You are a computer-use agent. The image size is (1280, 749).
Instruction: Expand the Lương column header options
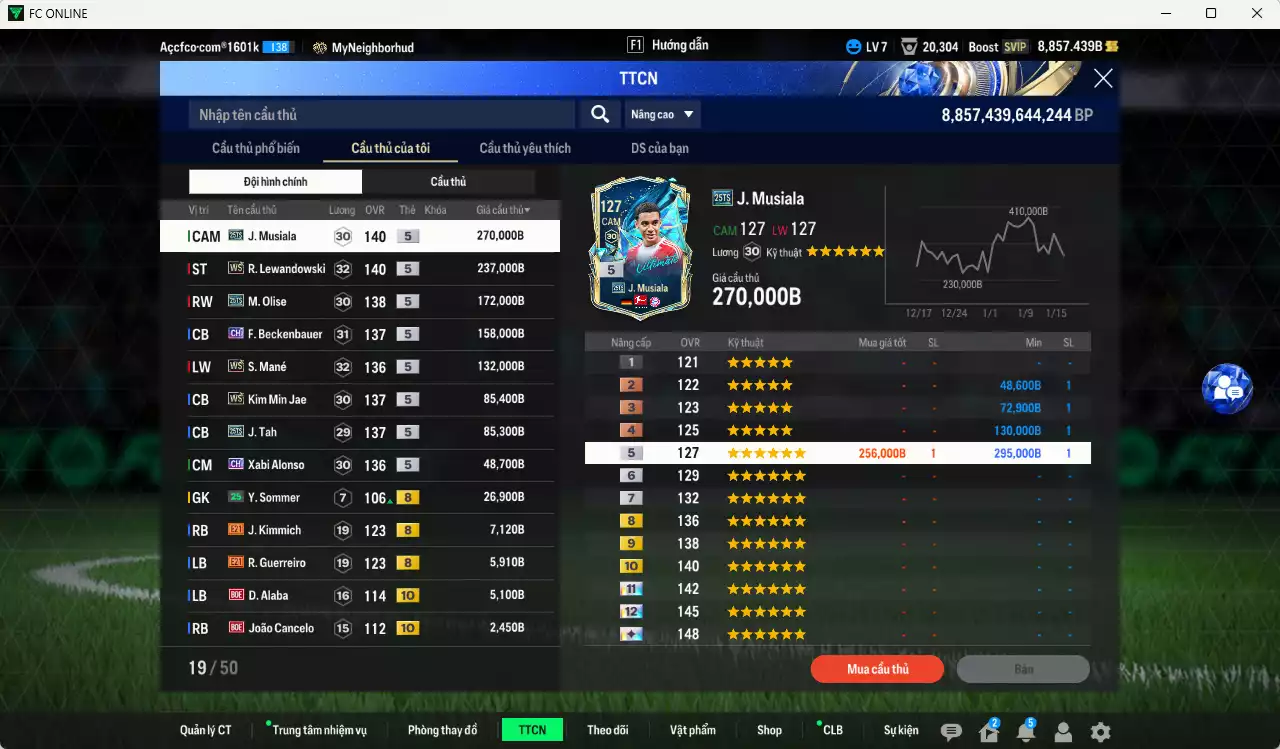tap(342, 209)
